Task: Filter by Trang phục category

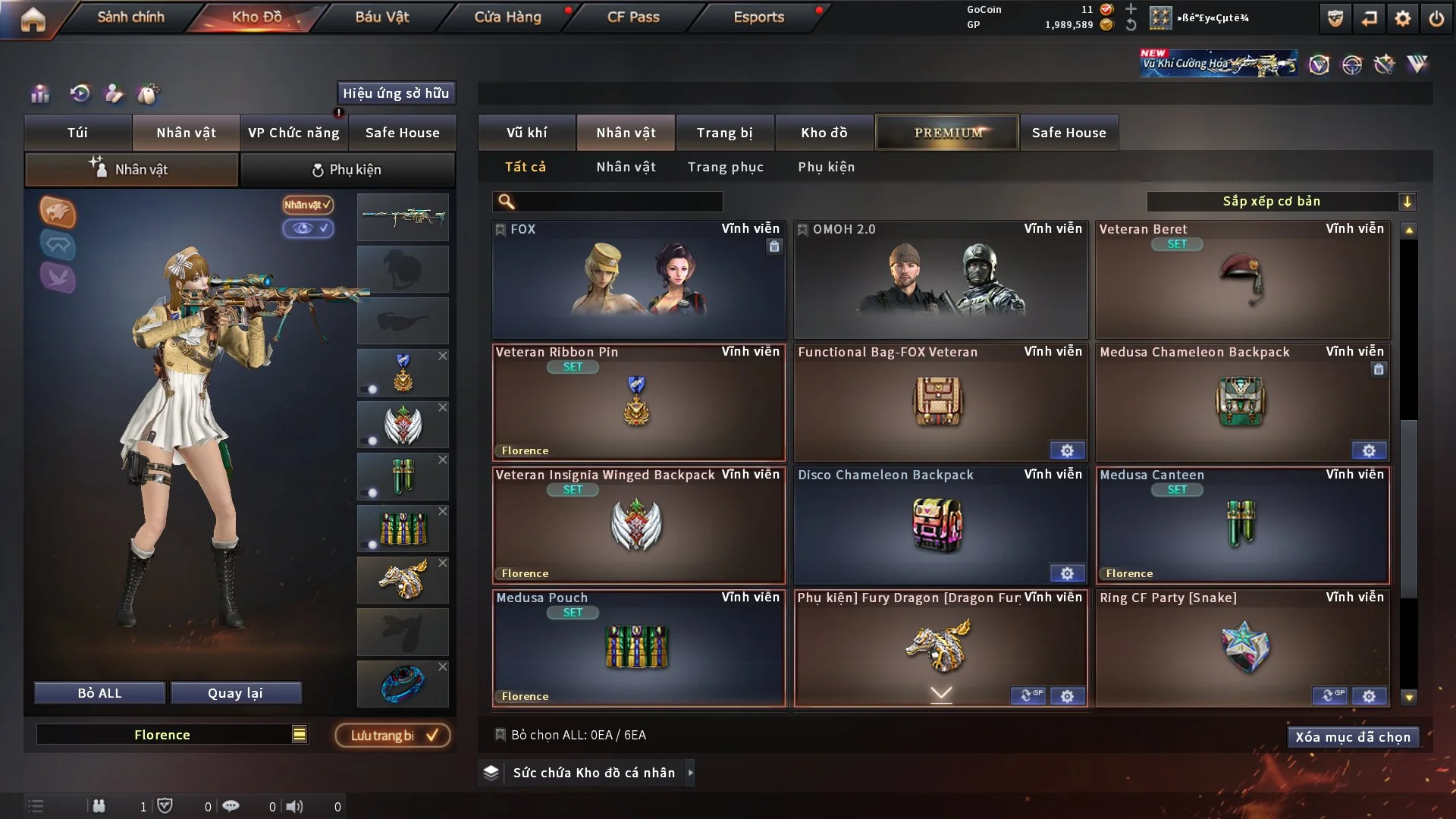Action: (x=725, y=167)
